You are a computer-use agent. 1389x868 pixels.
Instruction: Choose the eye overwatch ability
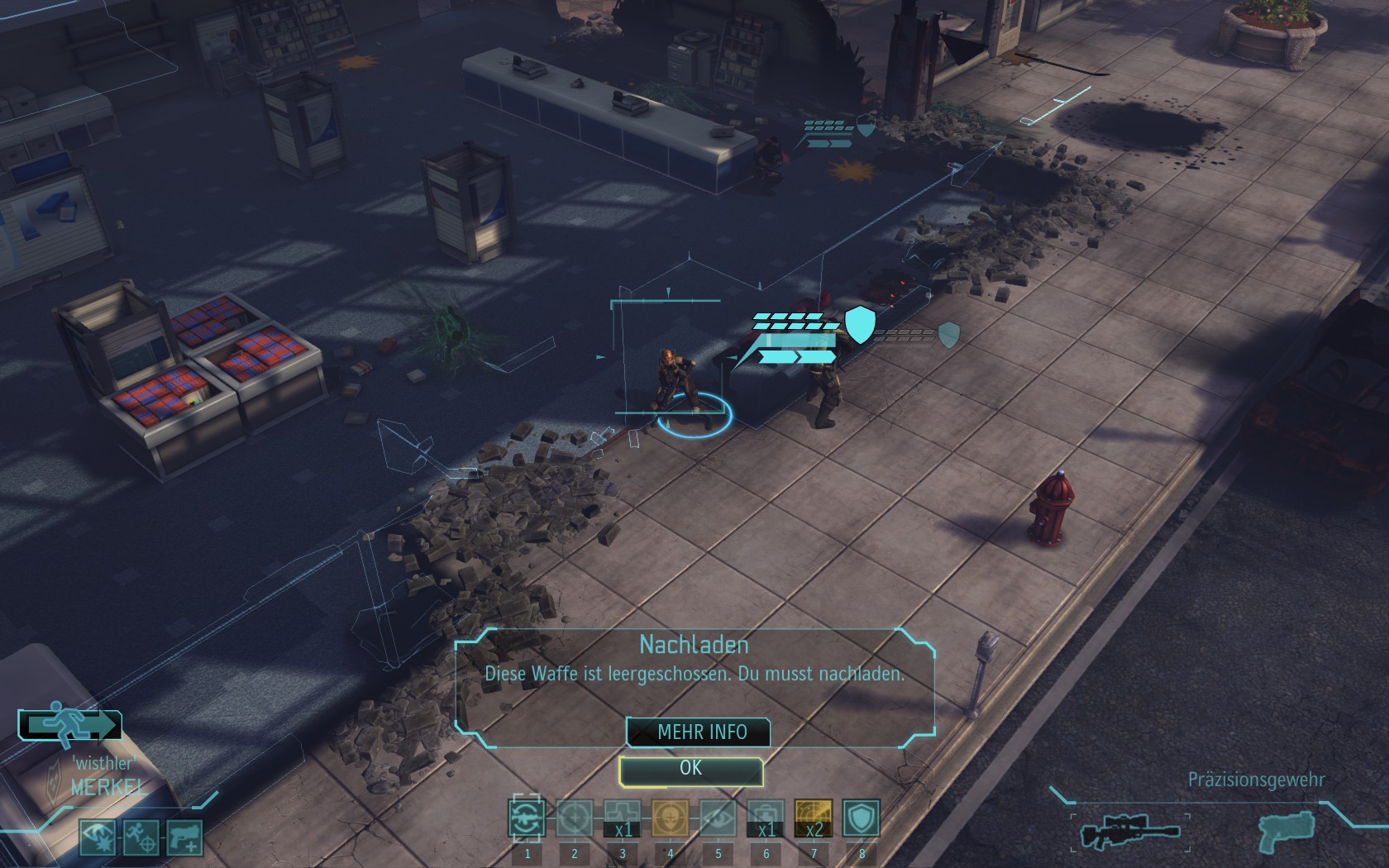pyautogui.click(x=718, y=818)
